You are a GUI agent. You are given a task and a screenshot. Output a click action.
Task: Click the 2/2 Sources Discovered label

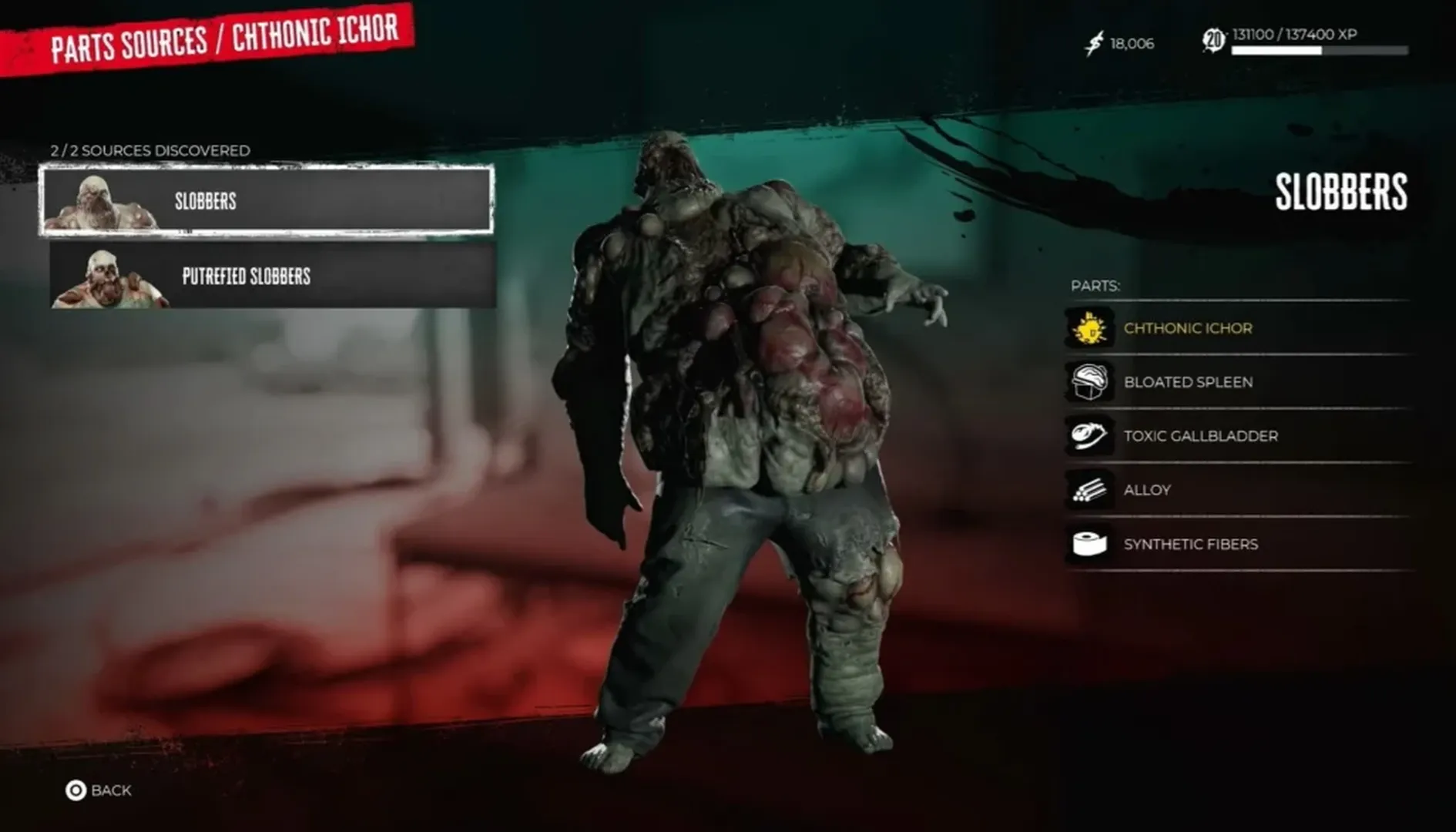150,151
